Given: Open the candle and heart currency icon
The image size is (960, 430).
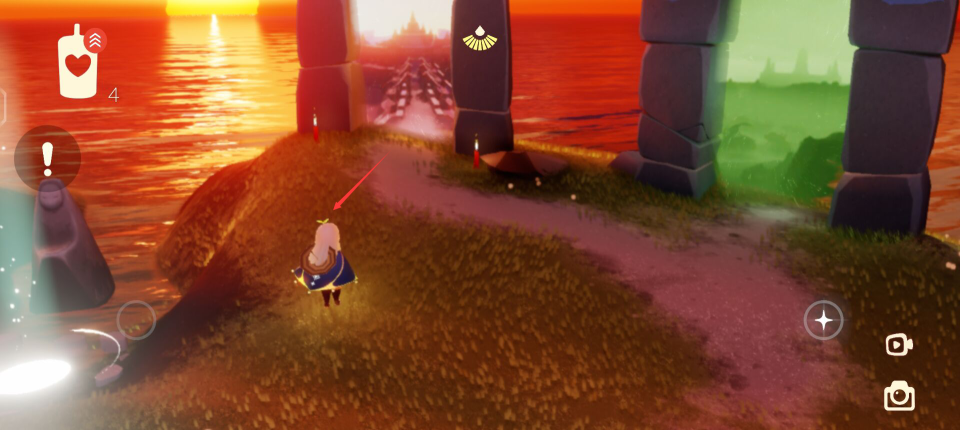Looking at the screenshot, I should pyautogui.click(x=78, y=63).
